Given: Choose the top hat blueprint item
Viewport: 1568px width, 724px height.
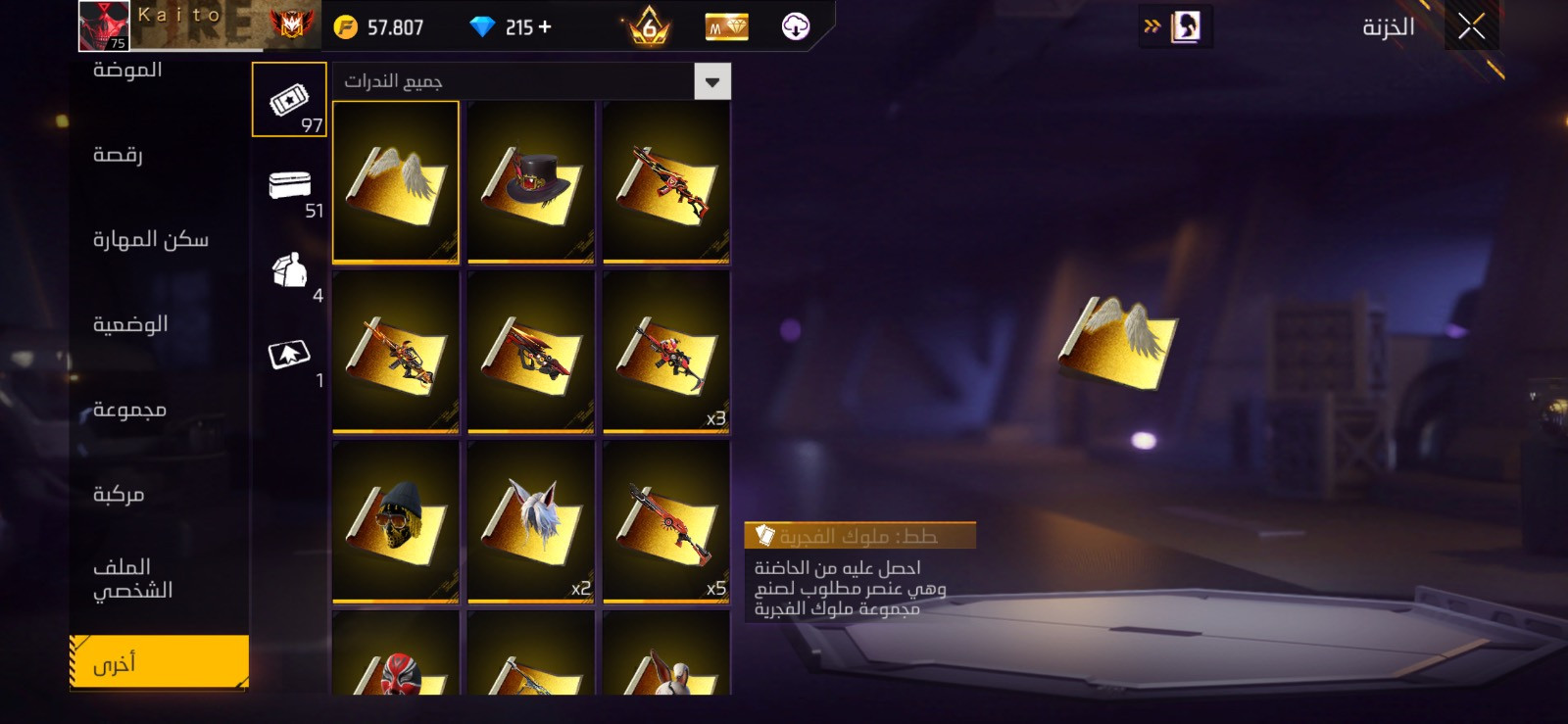Looking at the screenshot, I should pyautogui.click(x=531, y=182).
